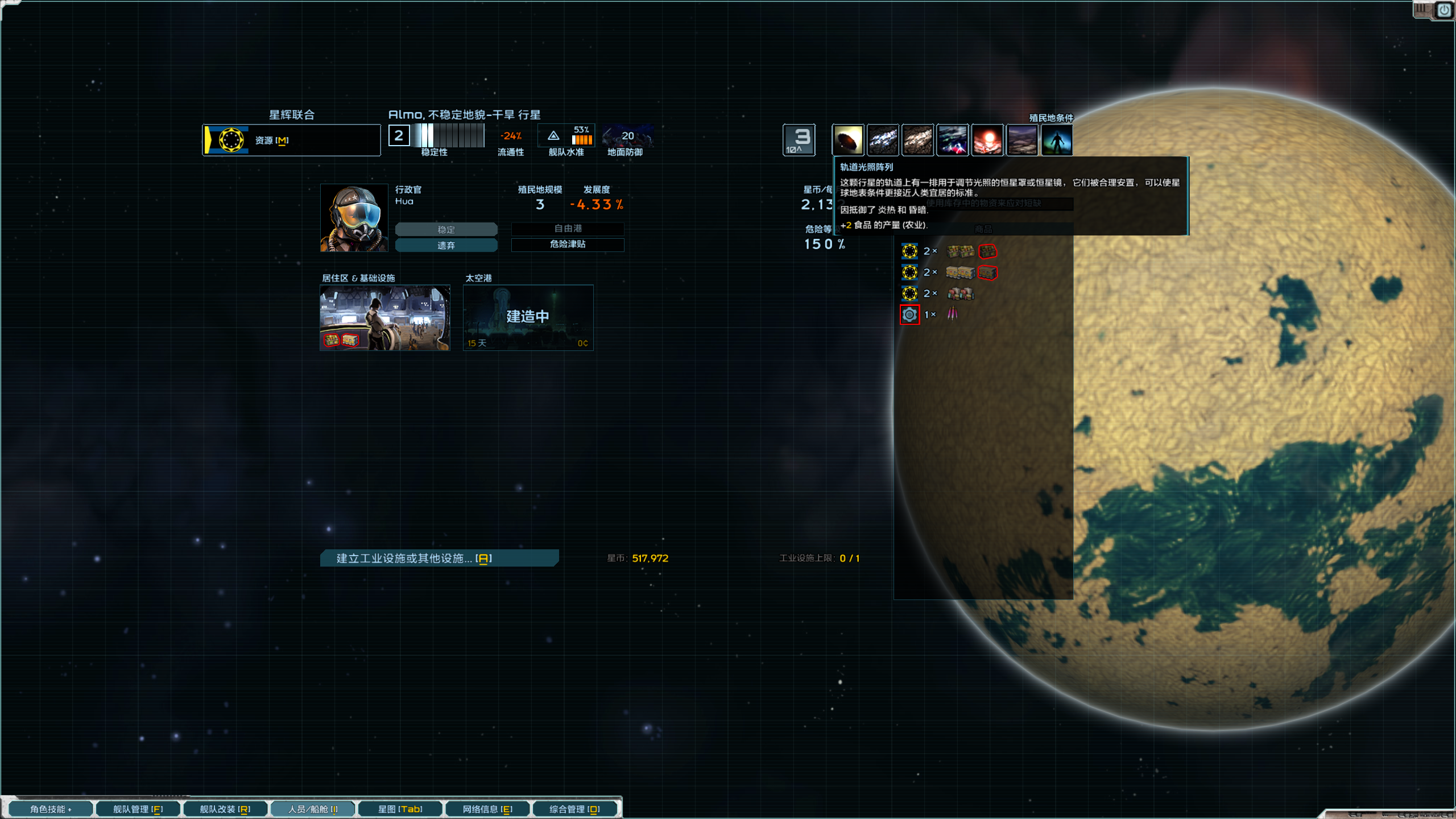Switch to 舰队管理 fleet management tab
This screenshot has height=819, width=1456.
point(138,809)
